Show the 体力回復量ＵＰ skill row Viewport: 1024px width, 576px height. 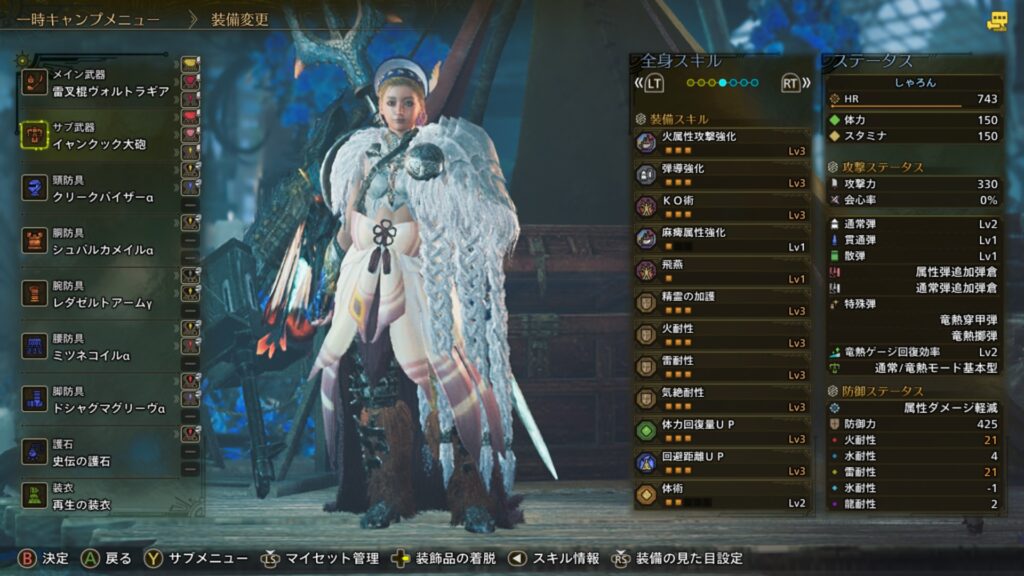pyautogui.click(x=721, y=431)
